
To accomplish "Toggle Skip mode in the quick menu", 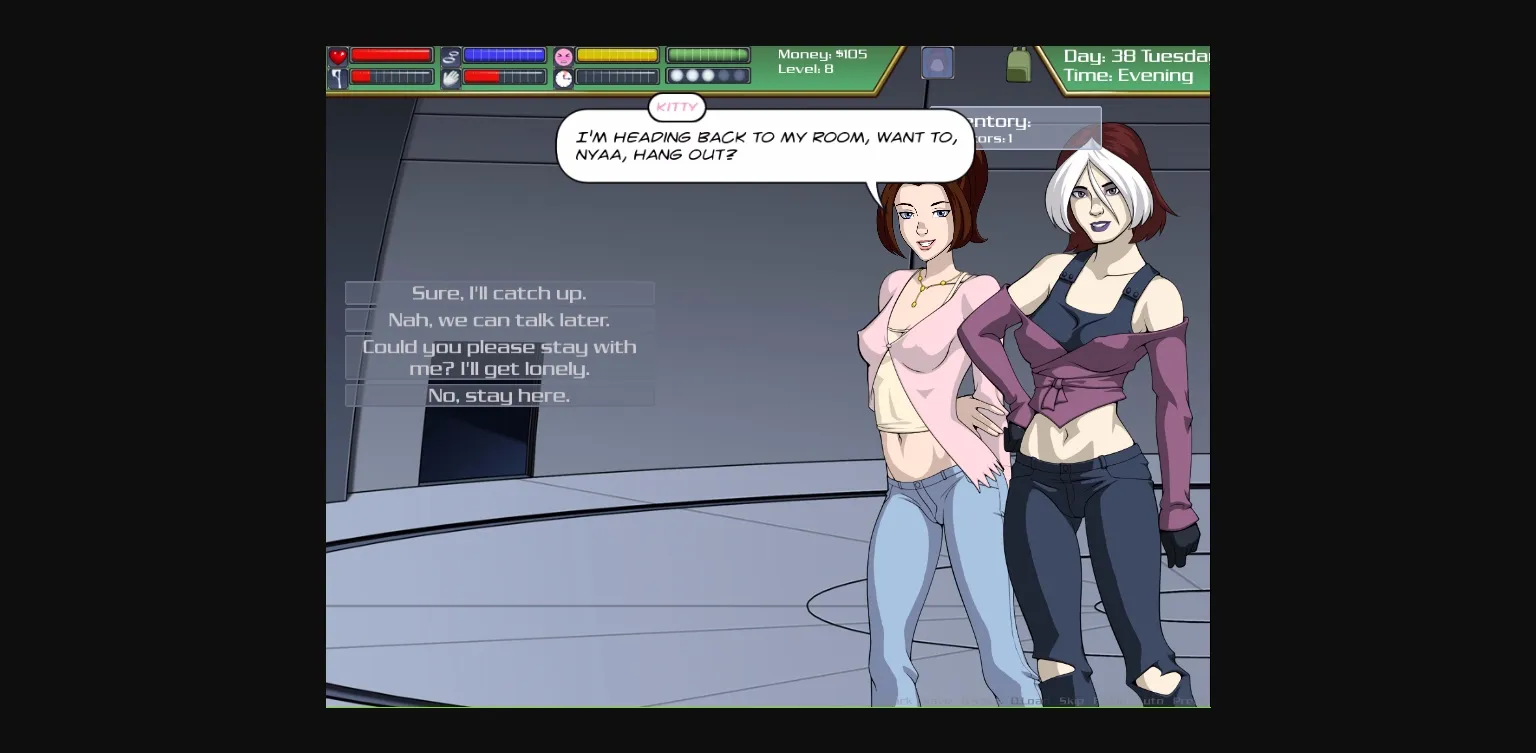I will click(x=1070, y=700).
